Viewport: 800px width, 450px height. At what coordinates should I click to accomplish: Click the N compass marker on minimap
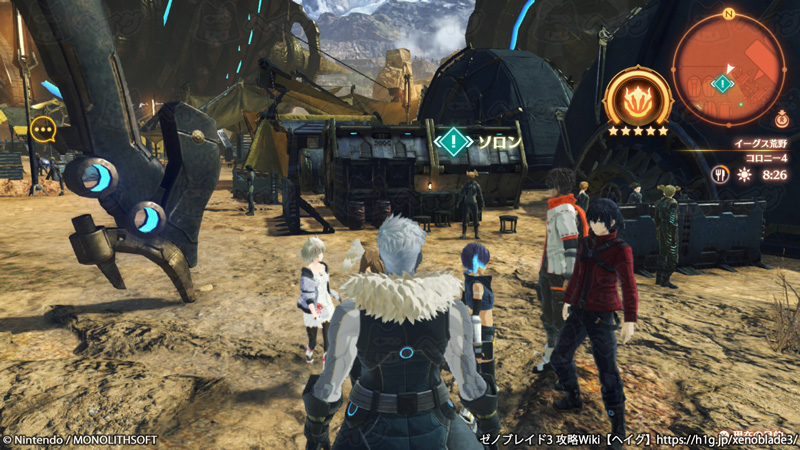click(728, 14)
